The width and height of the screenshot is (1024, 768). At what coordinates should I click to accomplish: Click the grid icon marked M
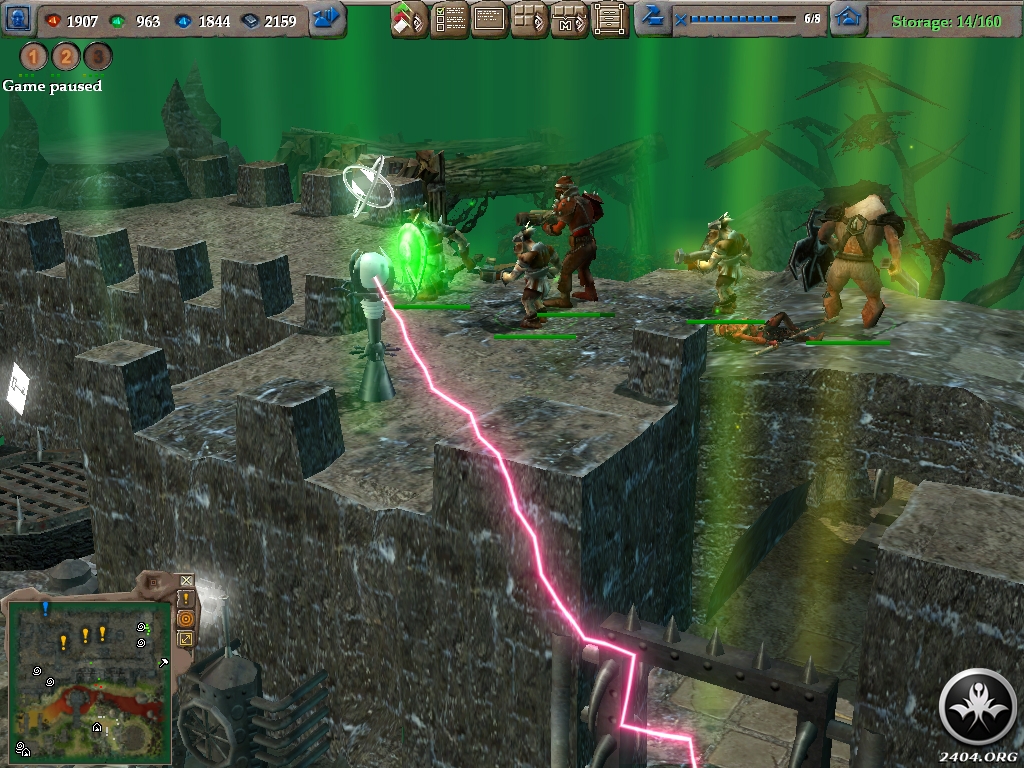569,19
